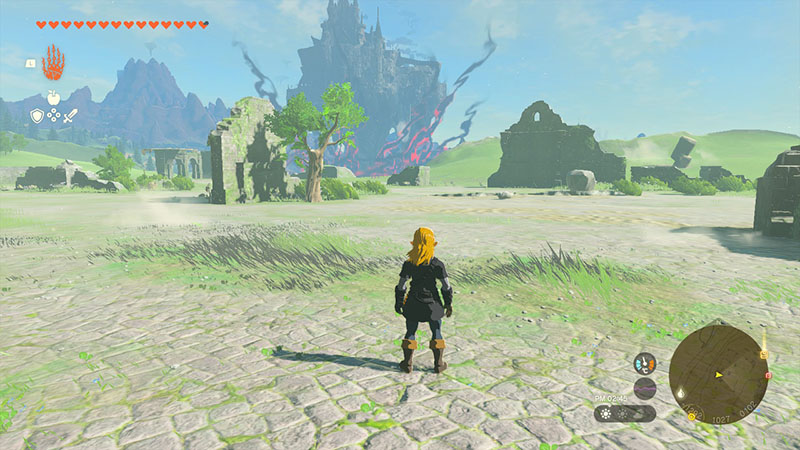The height and width of the screenshot is (450, 800).
Task: Click the temperature gauge beside the minimap
Action: [x=645, y=364]
